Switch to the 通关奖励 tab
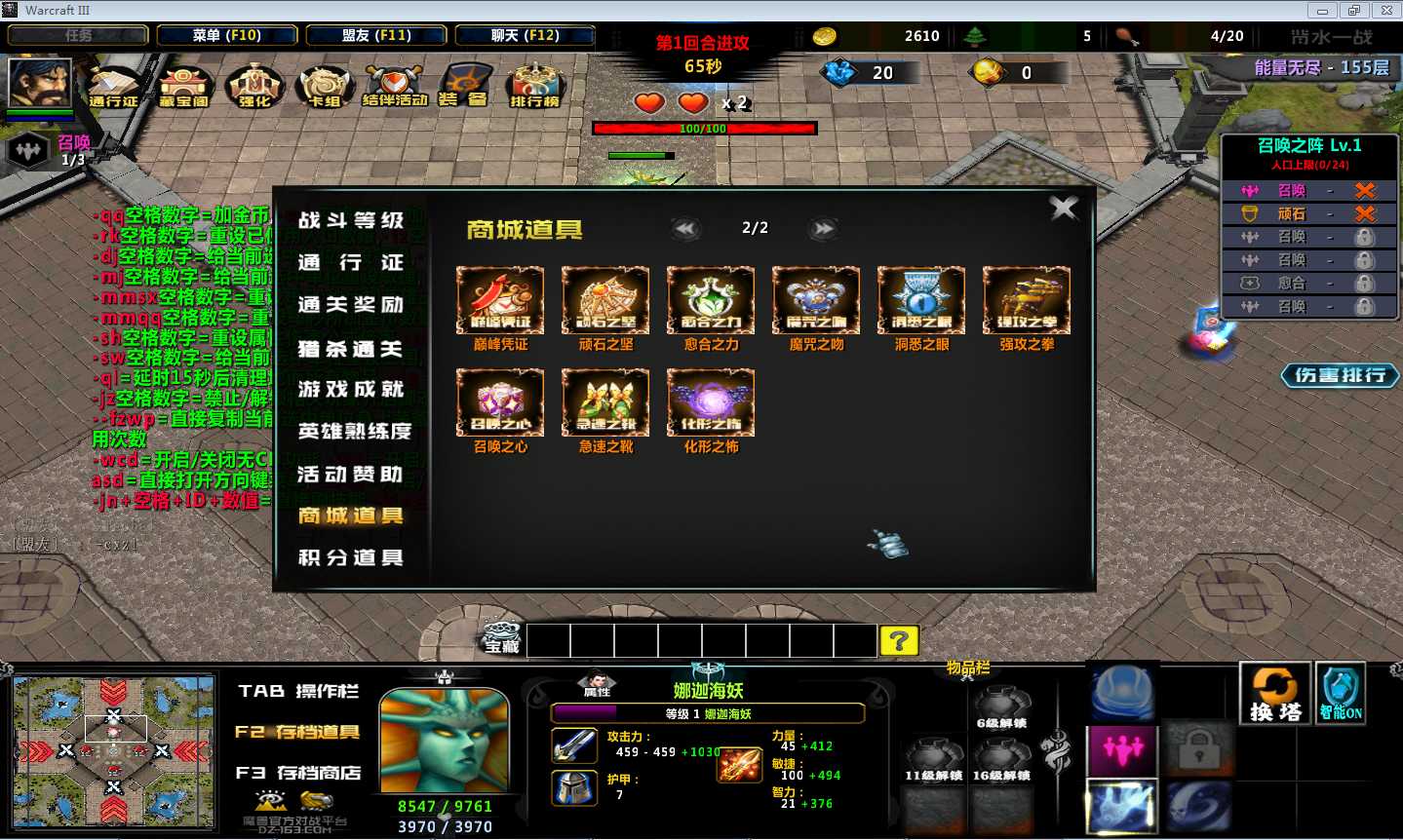1403x840 pixels. click(x=351, y=305)
